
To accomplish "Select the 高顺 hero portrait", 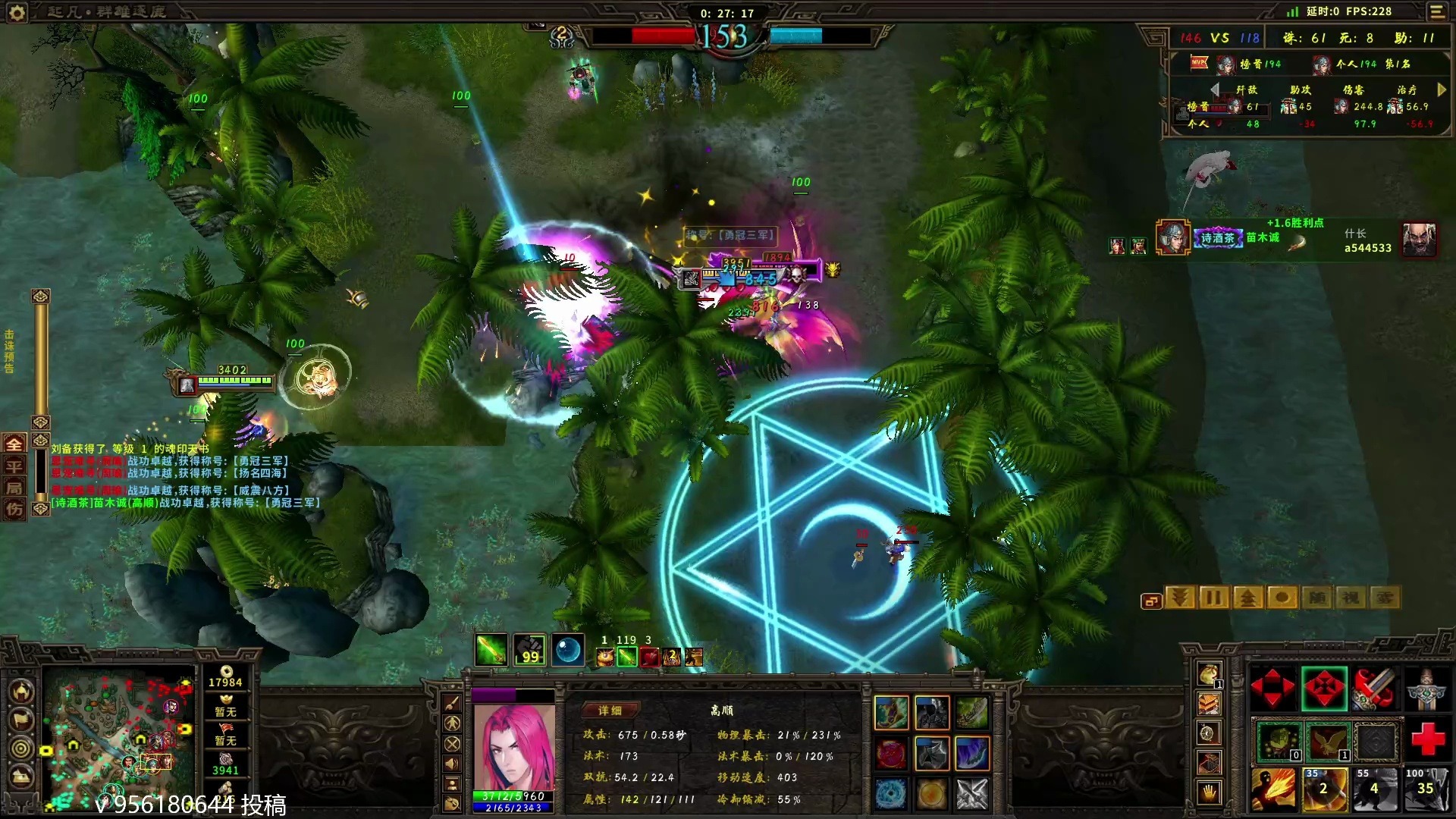I will point(513,748).
